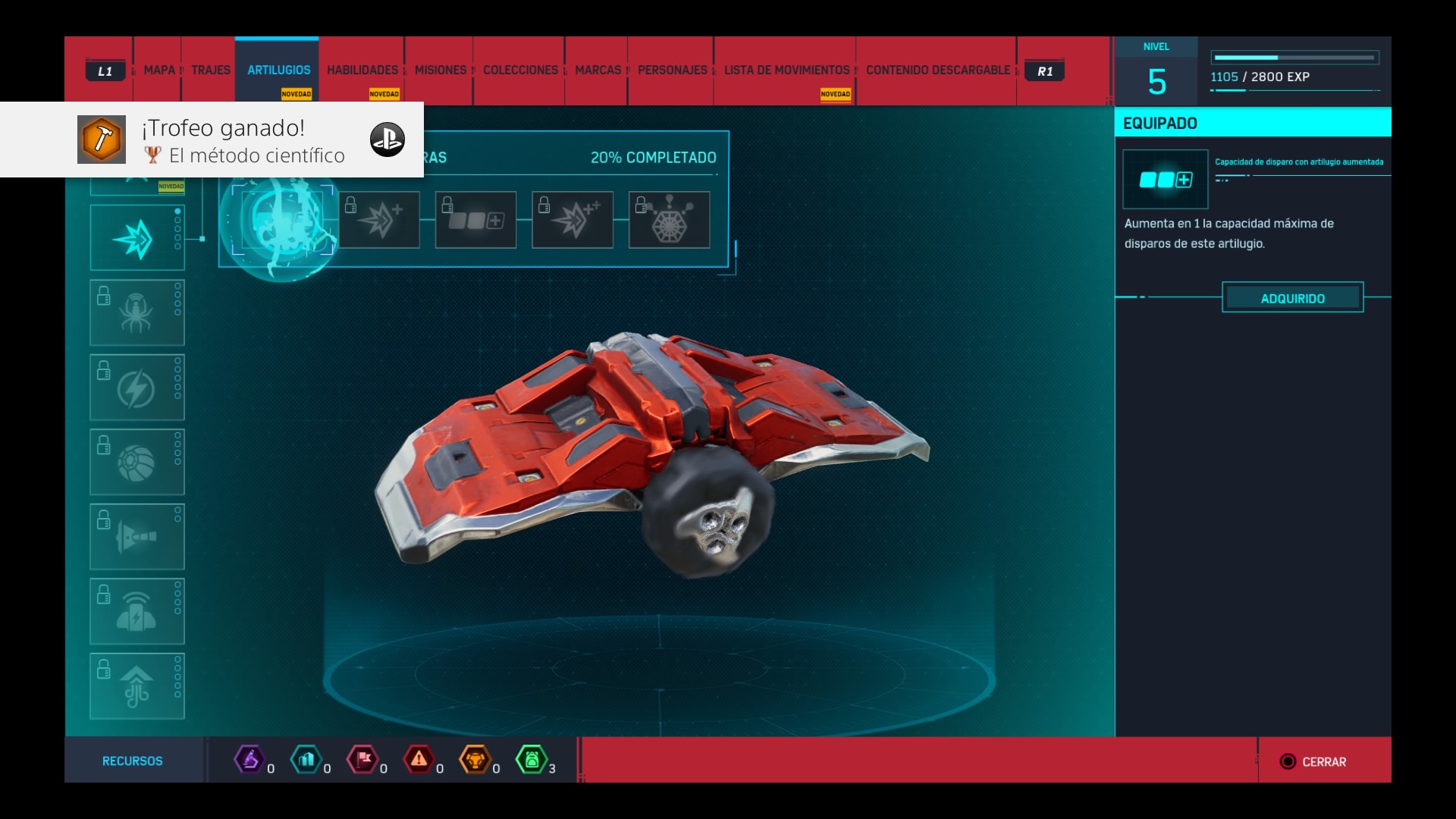This screenshot has width=1456, height=819.
Task: Show the COLECCIONES tab
Action: pos(520,71)
